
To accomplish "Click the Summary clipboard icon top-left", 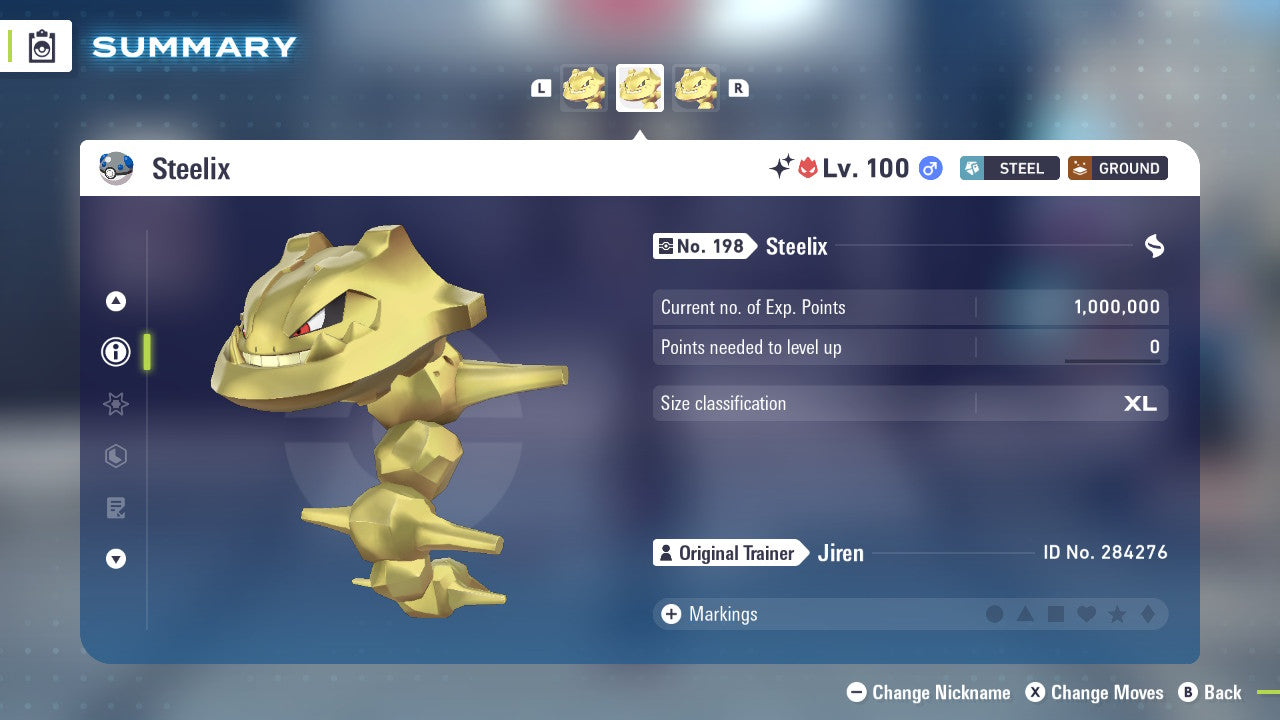I will (40, 46).
